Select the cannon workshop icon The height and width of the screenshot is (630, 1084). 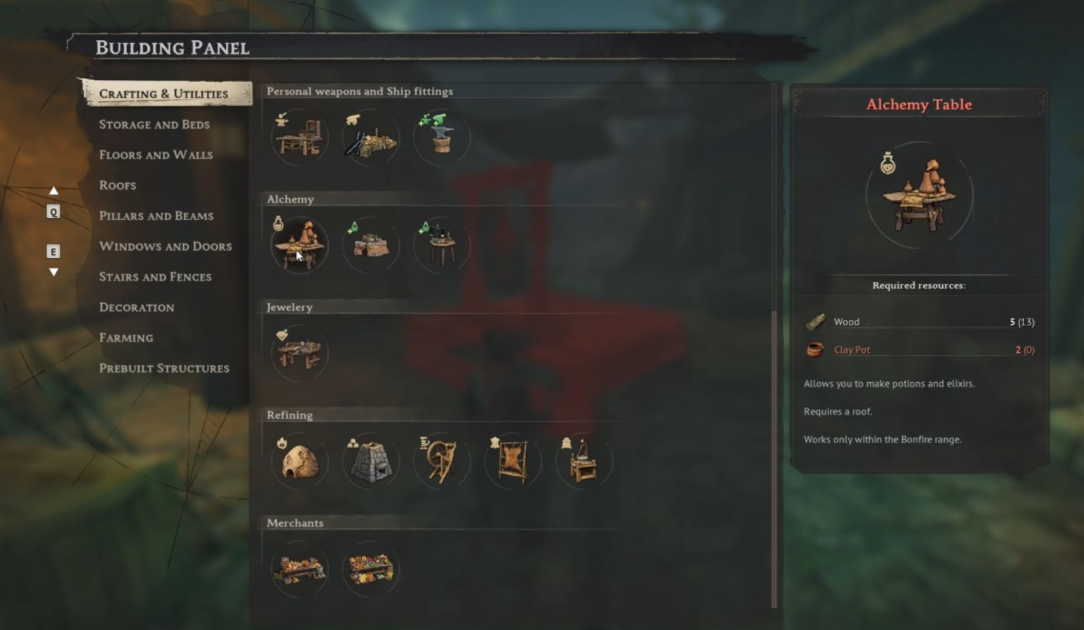[370, 137]
